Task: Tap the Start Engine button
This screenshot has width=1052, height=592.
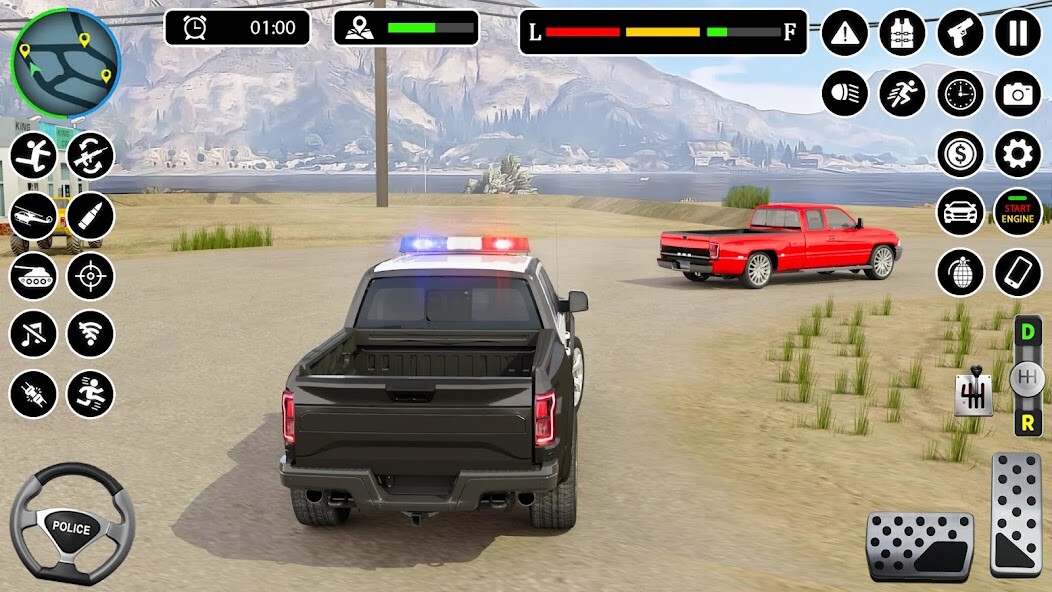Action: pyautogui.click(x=1017, y=212)
